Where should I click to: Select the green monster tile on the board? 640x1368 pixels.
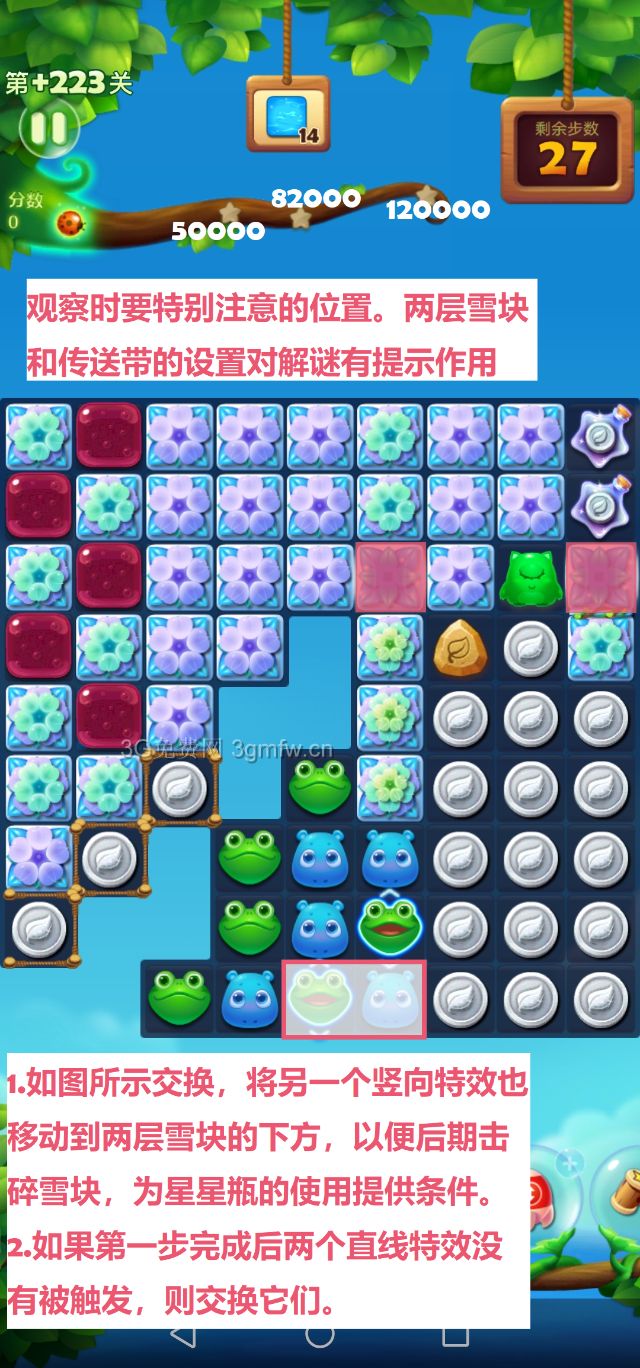(x=530, y=577)
